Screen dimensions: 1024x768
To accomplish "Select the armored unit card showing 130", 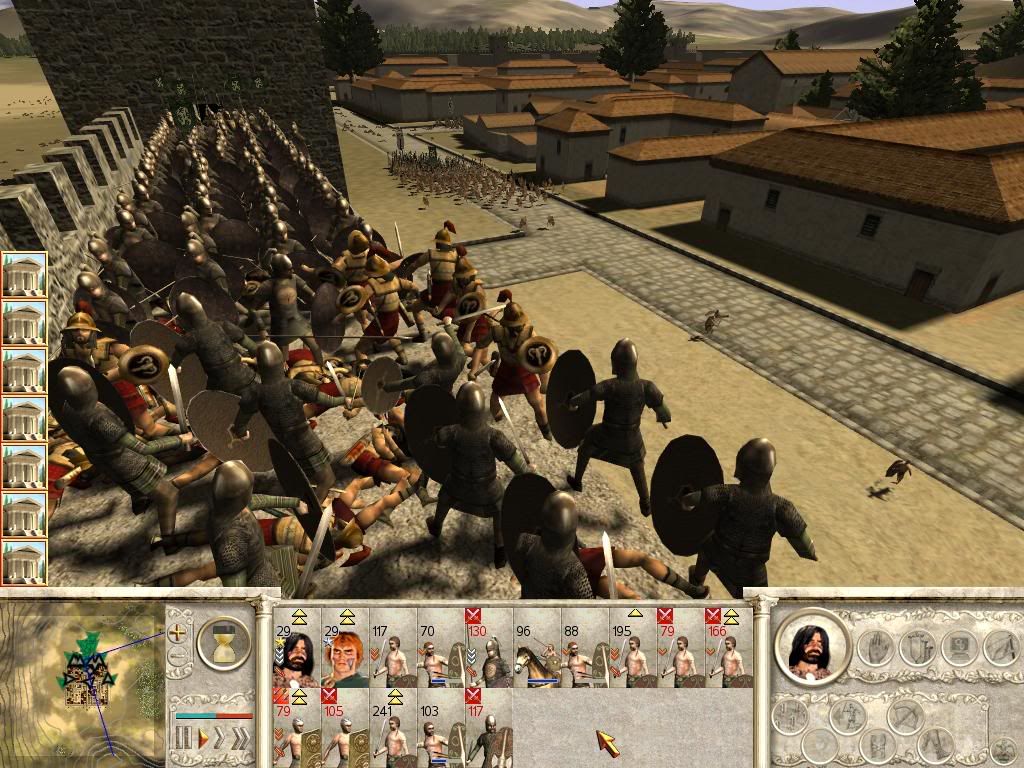I will click(x=488, y=647).
